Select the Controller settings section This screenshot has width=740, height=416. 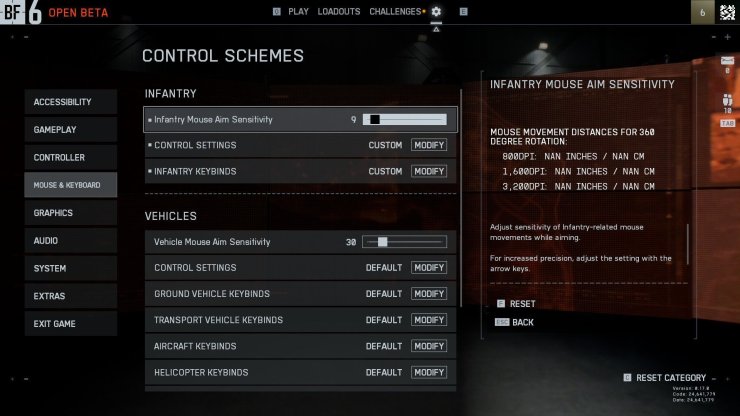(x=71, y=158)
